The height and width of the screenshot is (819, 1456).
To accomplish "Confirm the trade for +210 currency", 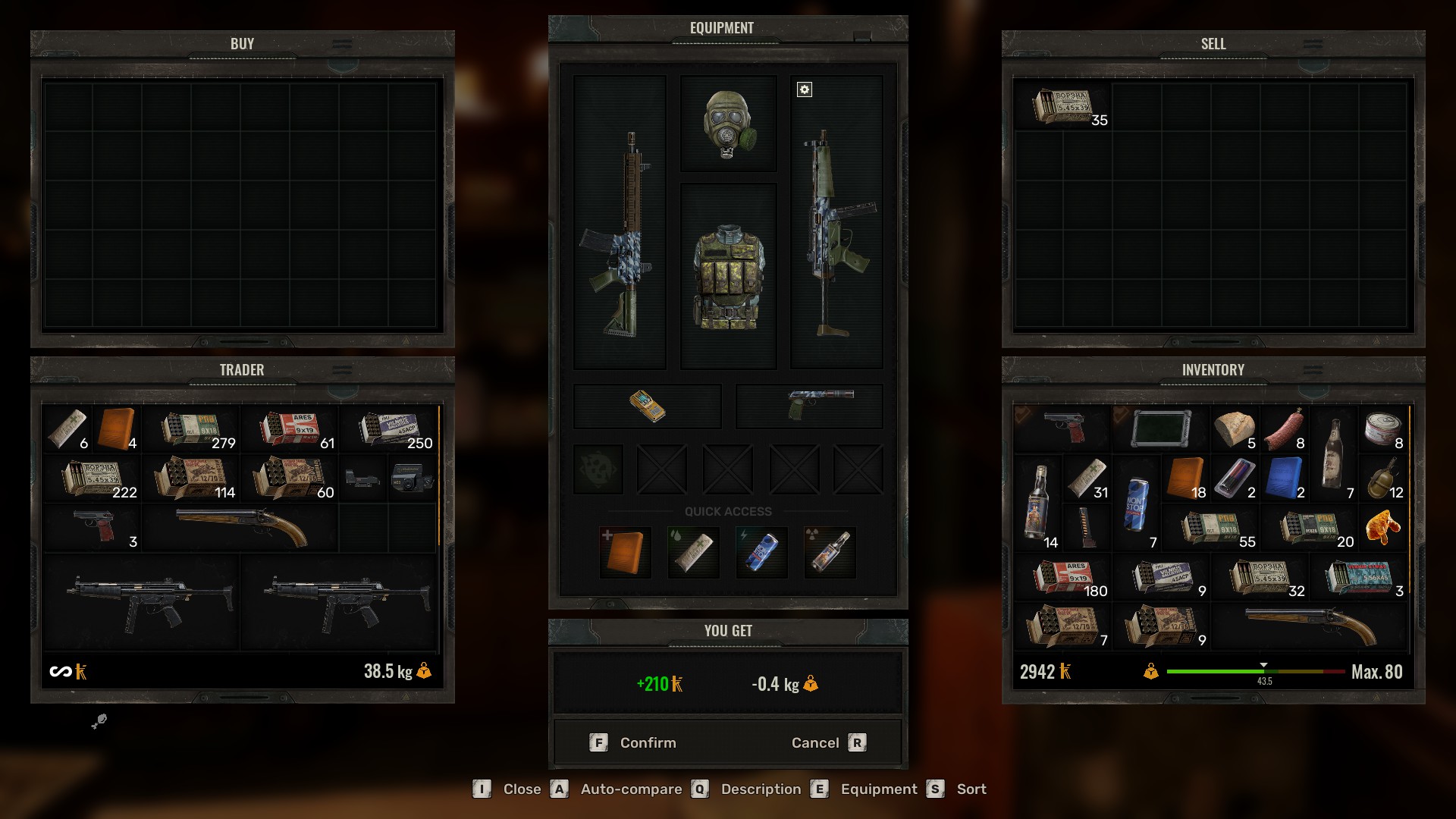I will click(x=637, y=742).
